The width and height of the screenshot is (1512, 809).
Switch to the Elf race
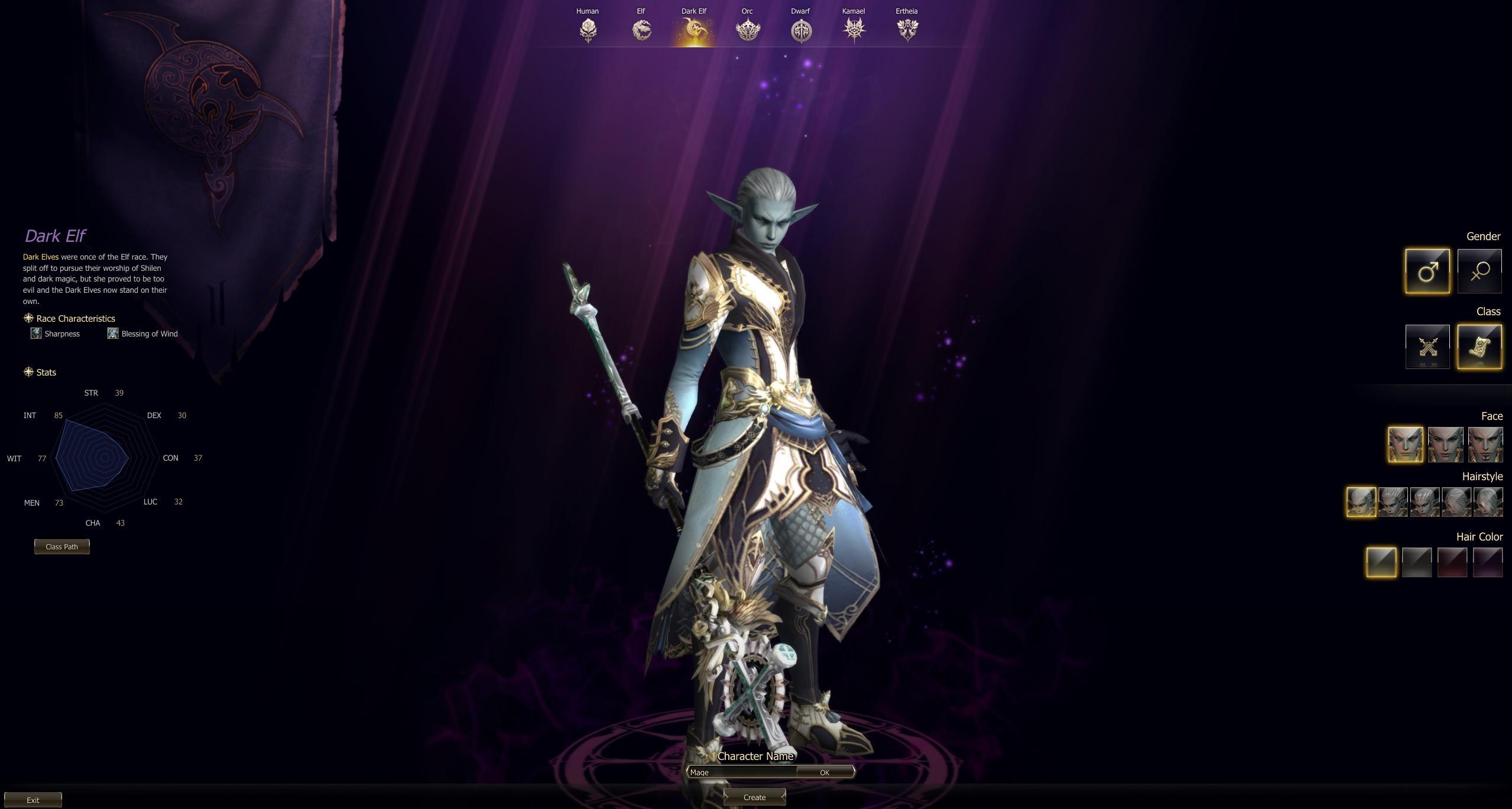[x=641, y=30]
